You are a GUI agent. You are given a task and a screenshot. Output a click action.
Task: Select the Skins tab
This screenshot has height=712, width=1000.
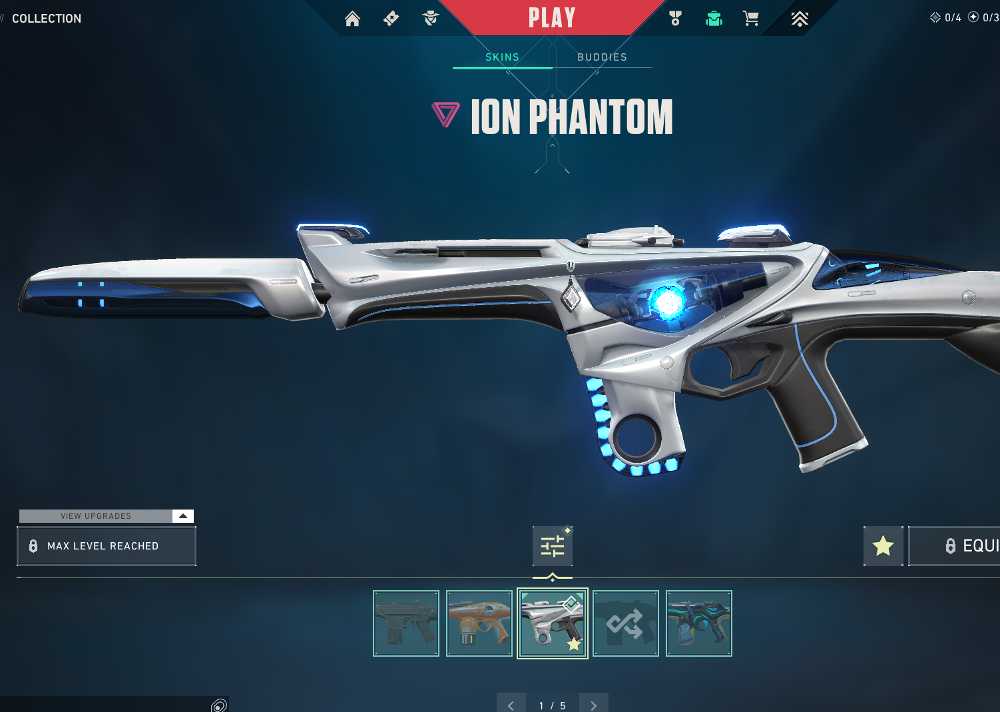(502, 57)
